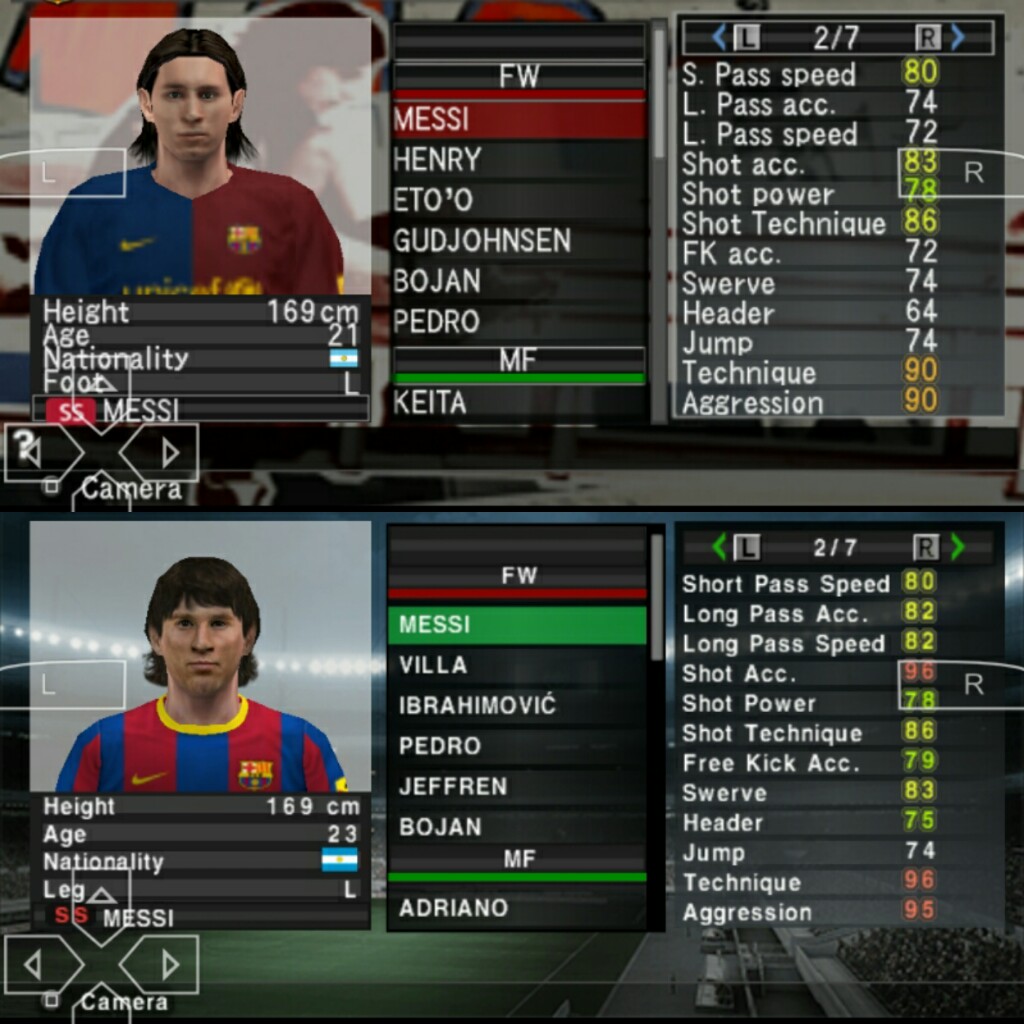Click the green-highlighted MESSI row
The height and width of the screenshot is (1024, 1024).
pos(516,625)
